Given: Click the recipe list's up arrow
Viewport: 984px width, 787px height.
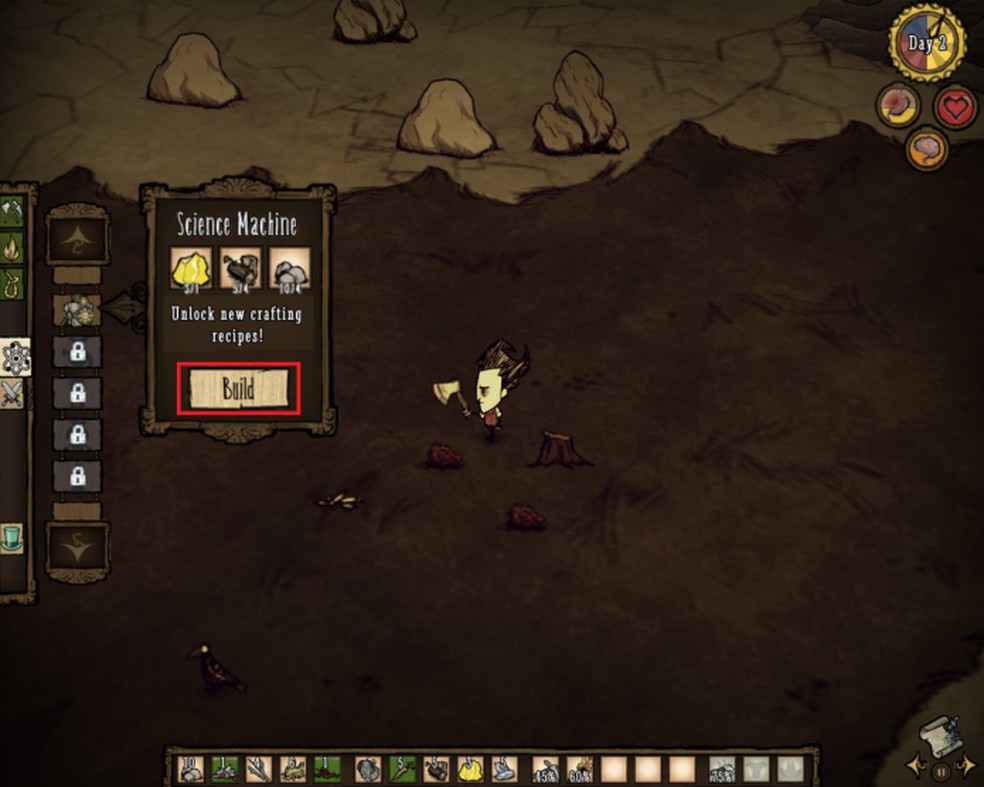Looking at the screenshot, I should (76, 239).
